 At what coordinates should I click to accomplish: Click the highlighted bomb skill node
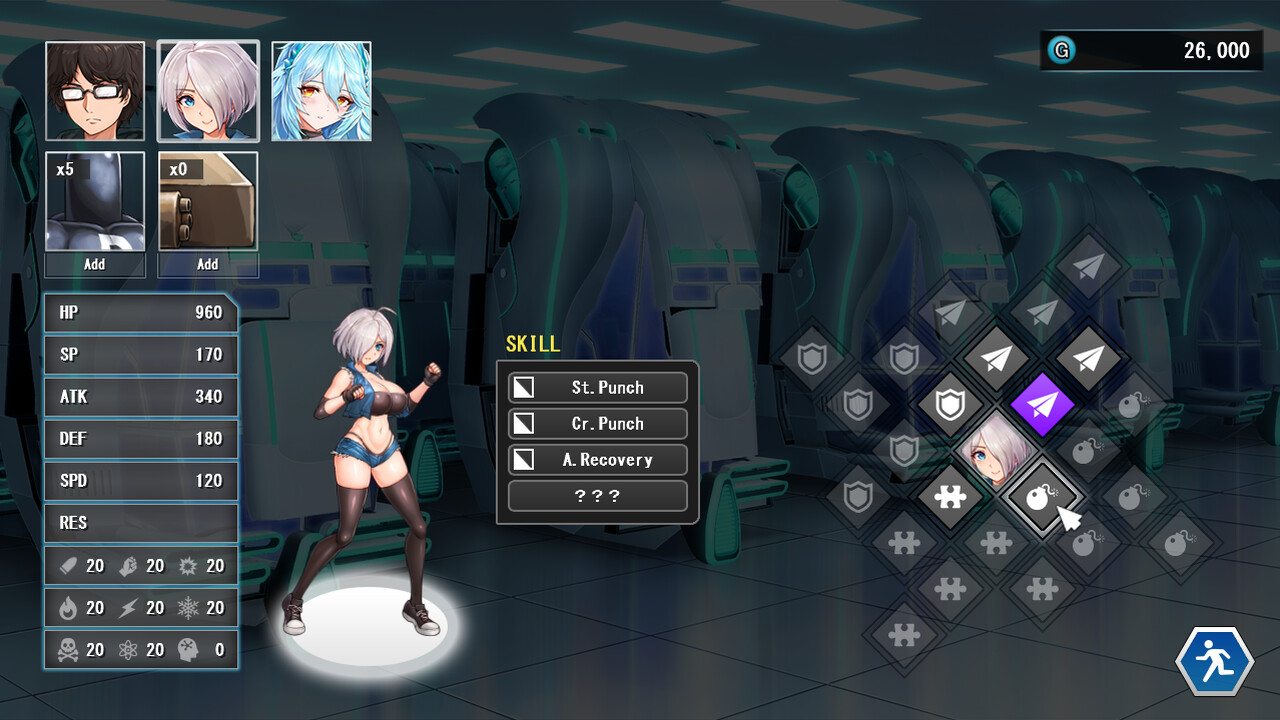tap(1043, 495)
